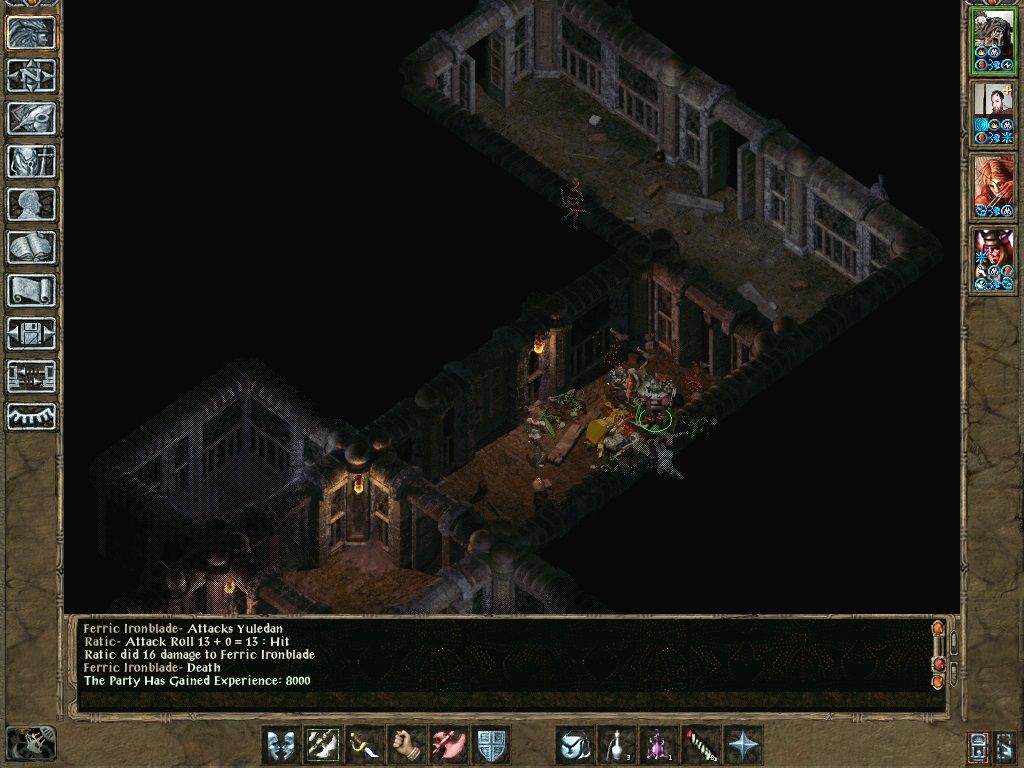Equip the dagger weapon slot
This screenshot has height=768, width=1024.
(x=365, y=745)
